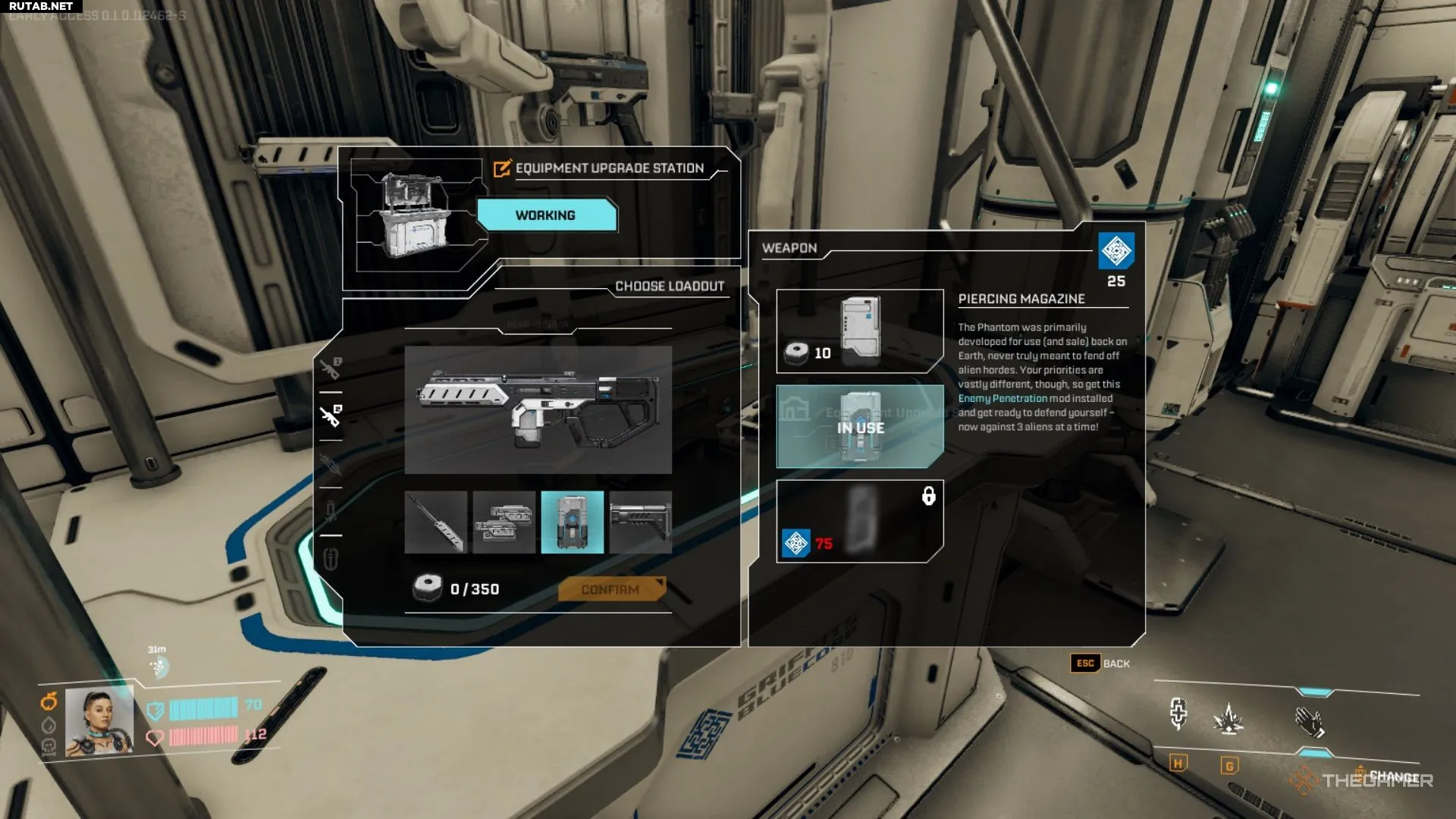Select the barrel attachment slot
Screen dimensions: 1456x819
coord(435,522)
